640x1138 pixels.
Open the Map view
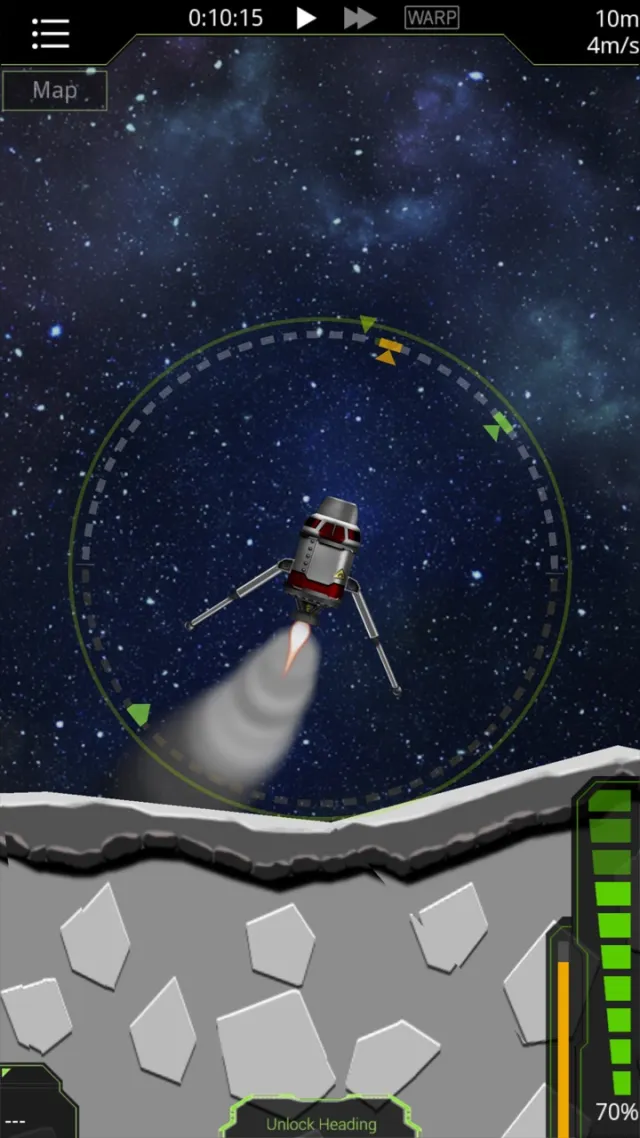pos(54,91)
